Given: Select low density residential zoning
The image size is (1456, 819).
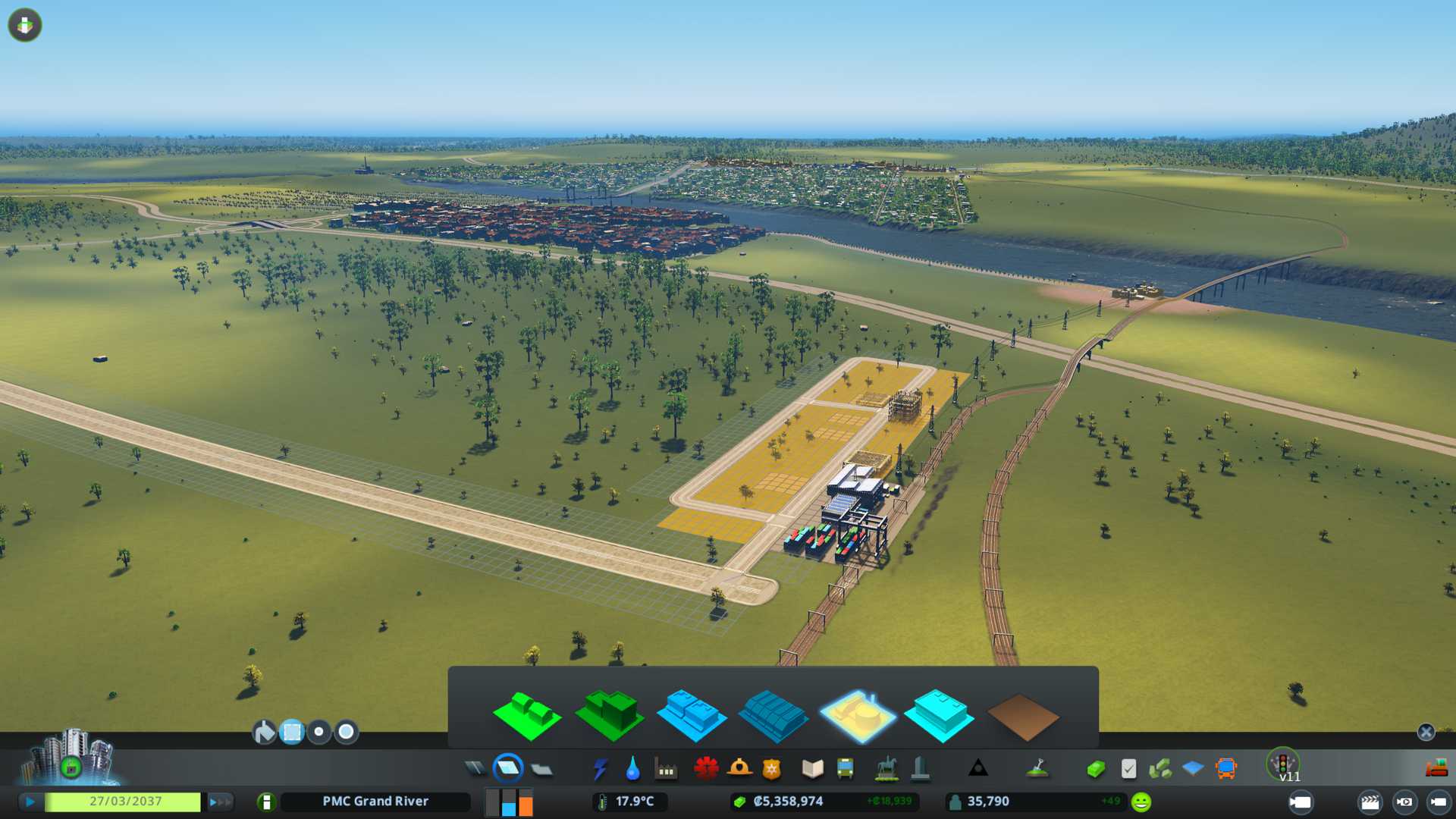Looking at the screenshot, I should pyautogui.click(x=527, y=715).
